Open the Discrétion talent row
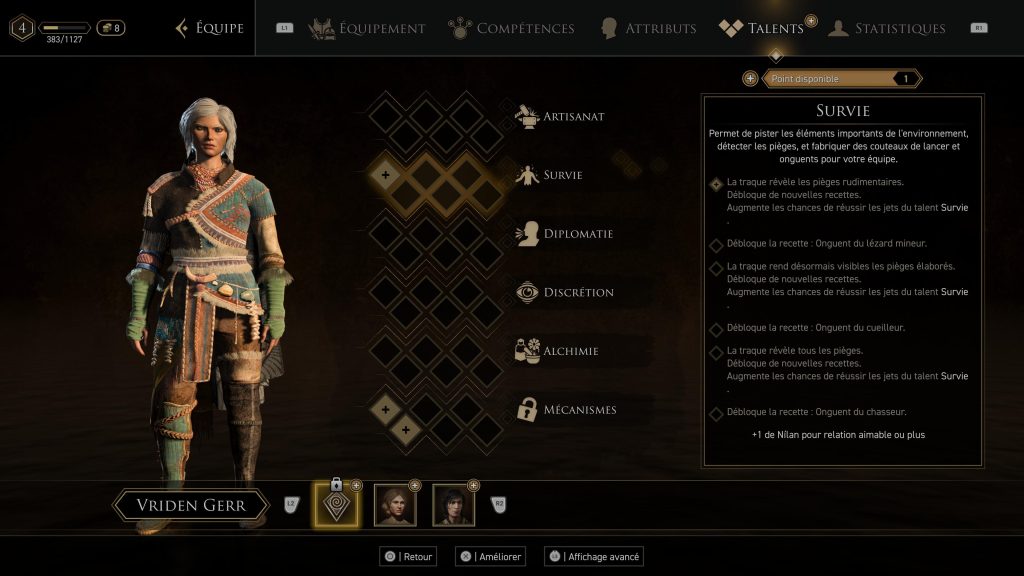1024x576 pixels. point(578,292)
